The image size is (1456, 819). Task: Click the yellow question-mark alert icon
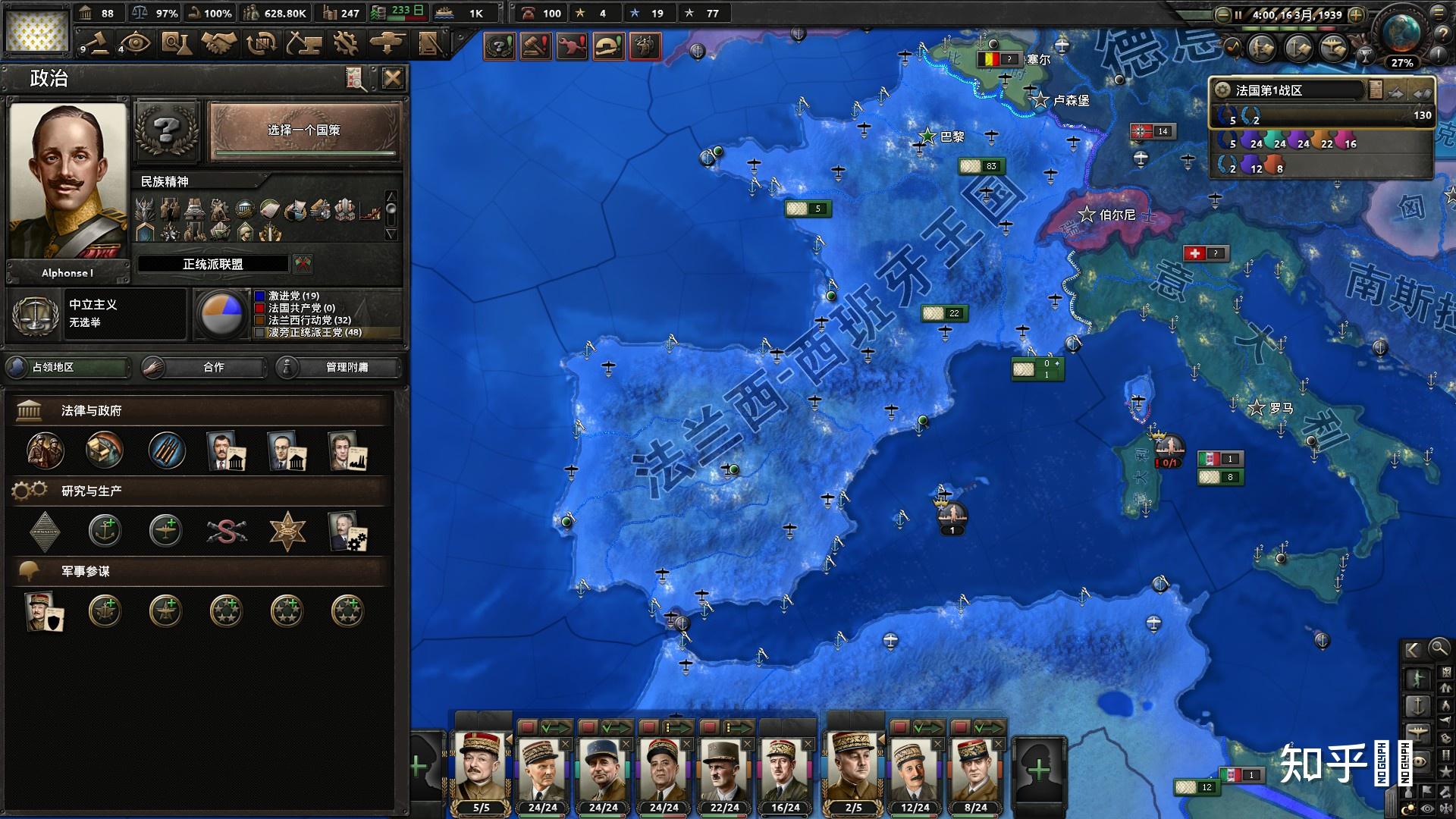499,47
